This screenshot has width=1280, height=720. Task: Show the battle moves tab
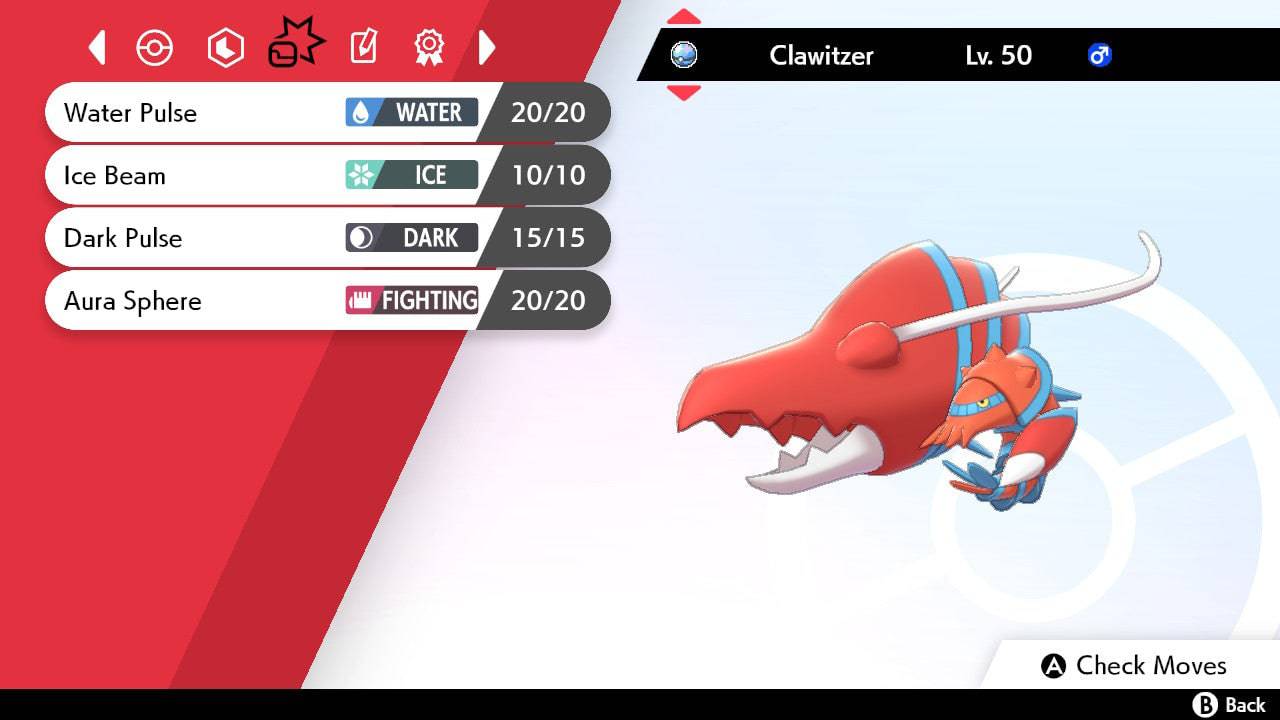point(295,45)
